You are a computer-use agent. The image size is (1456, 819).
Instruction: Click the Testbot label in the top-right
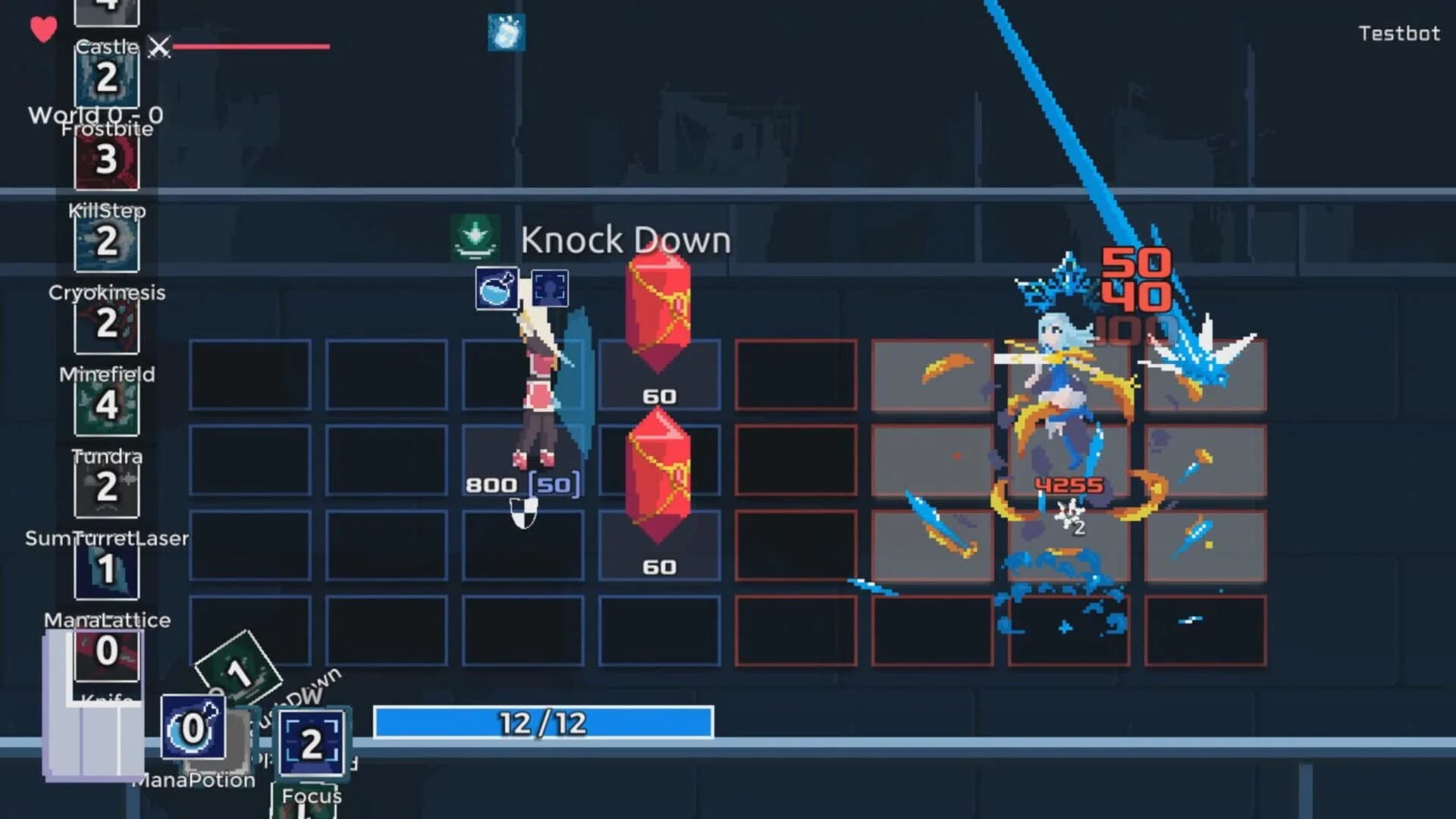pyautogui.click(x=1398, y=34)
